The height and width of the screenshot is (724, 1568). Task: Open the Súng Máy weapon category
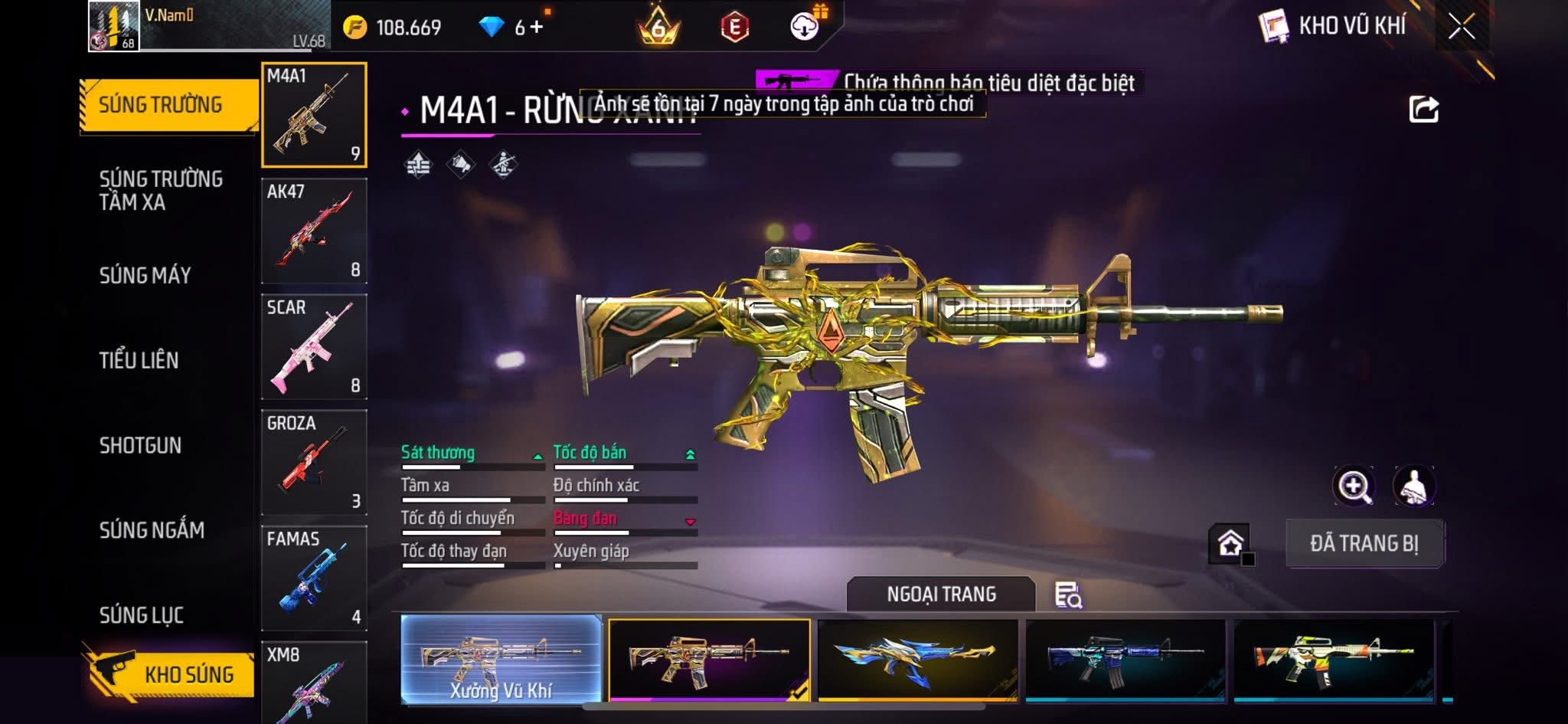[145, 275]
